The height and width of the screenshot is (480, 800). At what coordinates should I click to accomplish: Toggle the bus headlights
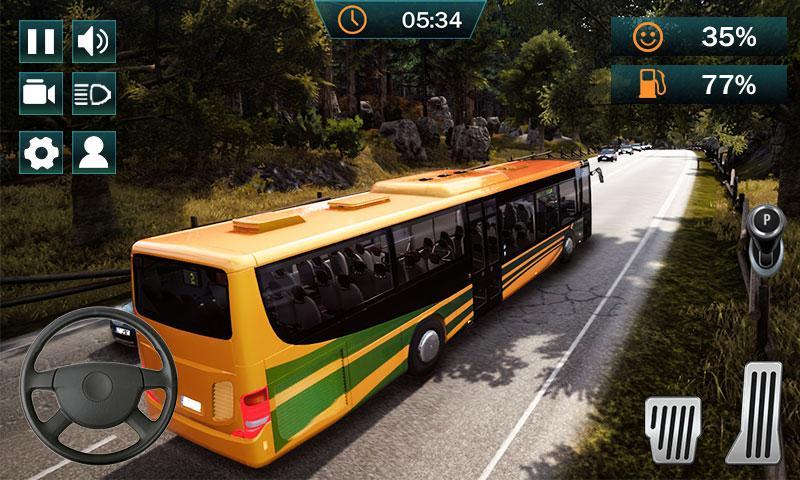(95, 95)
